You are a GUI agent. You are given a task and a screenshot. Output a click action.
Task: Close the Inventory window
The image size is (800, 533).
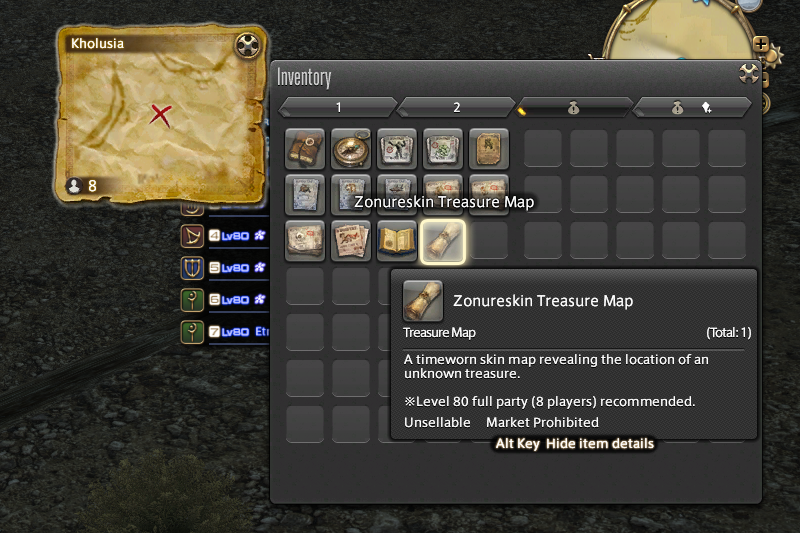(x=747, y=72)
